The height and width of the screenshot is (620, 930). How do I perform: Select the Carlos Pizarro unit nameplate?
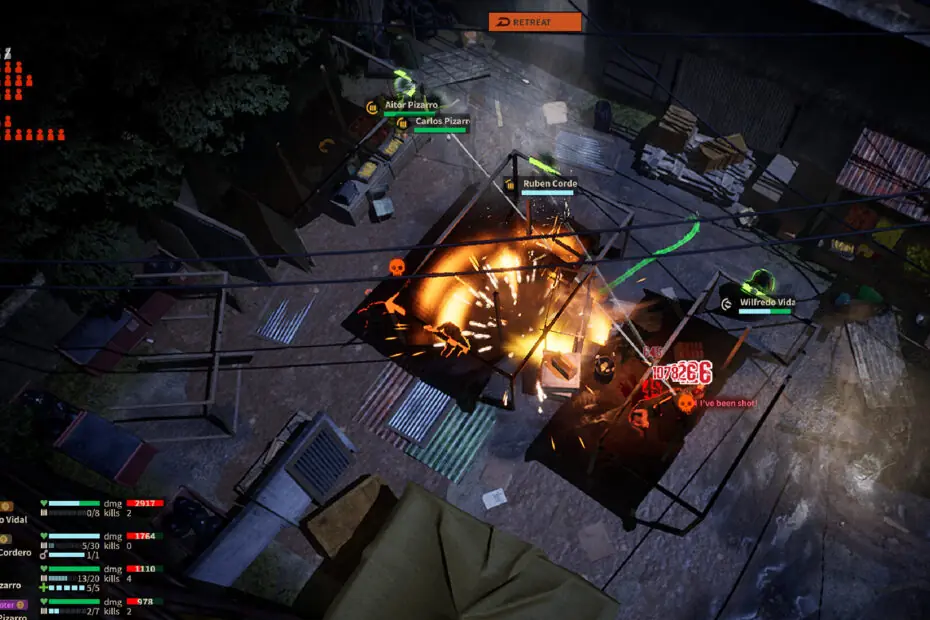(x=441, y=122)
